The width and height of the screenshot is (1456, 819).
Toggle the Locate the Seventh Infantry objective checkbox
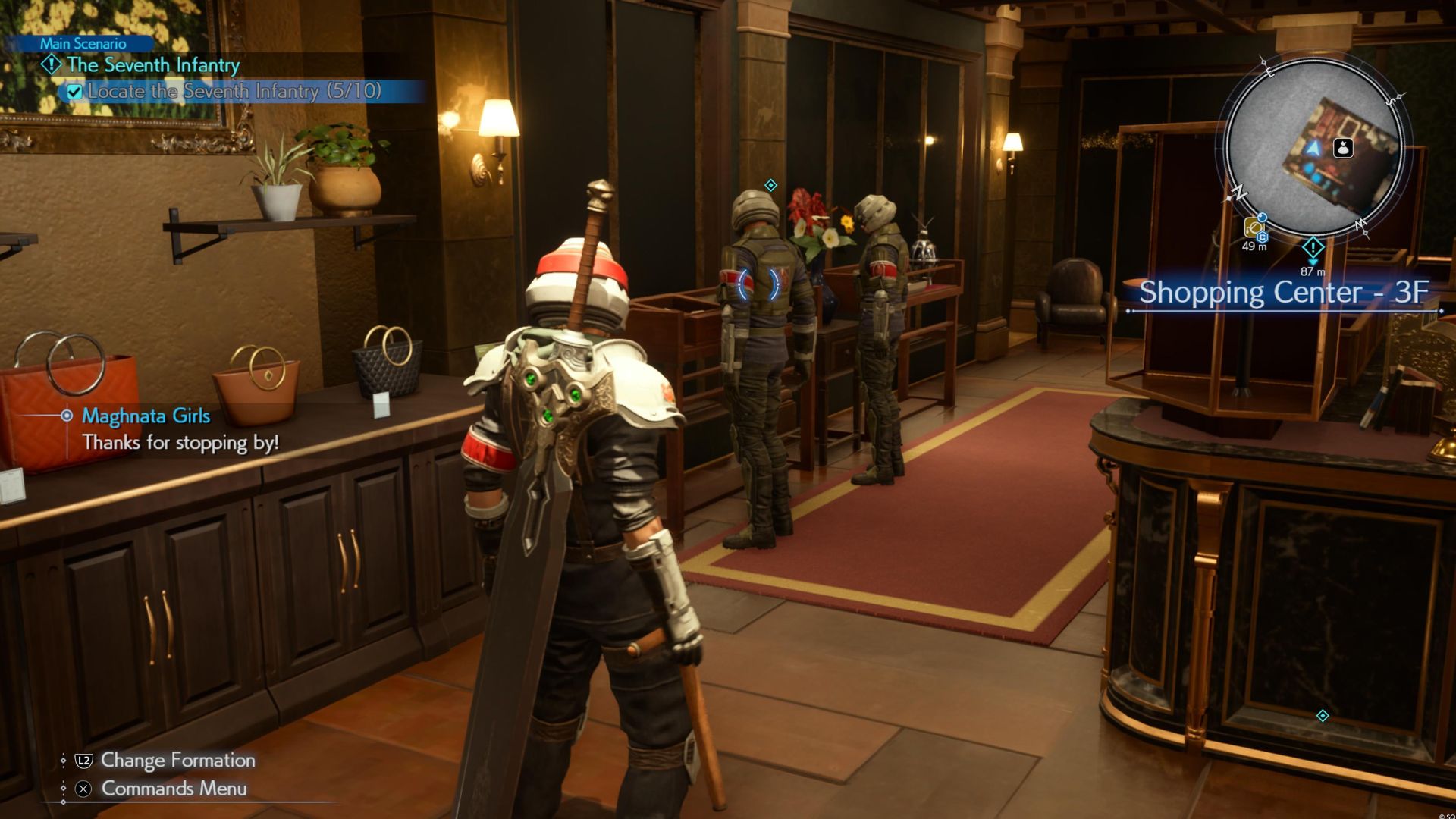(x=74, y=92)
